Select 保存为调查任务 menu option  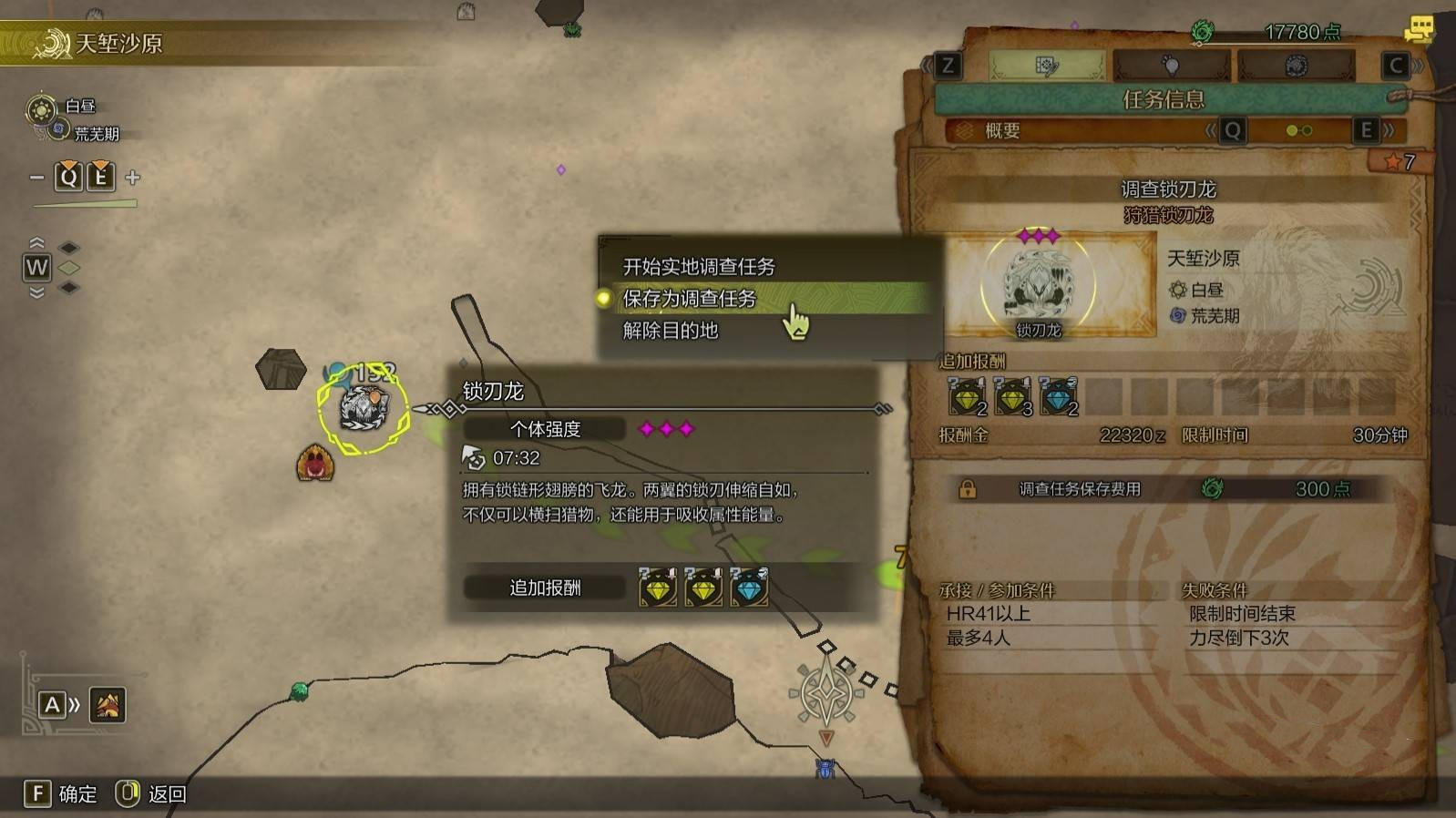pos(690,299)
